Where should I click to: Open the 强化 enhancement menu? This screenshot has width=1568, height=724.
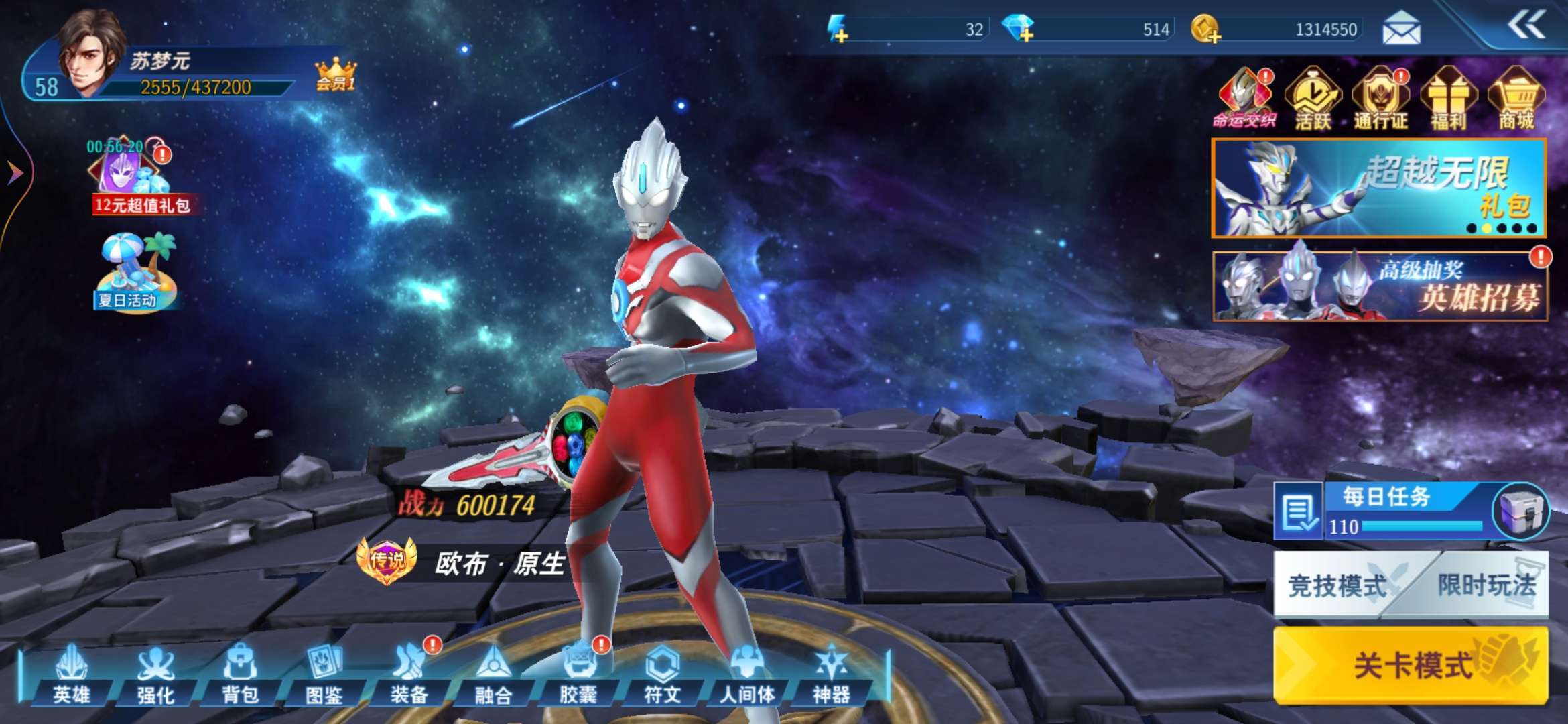pyautogui.click(x=155, y=674)
